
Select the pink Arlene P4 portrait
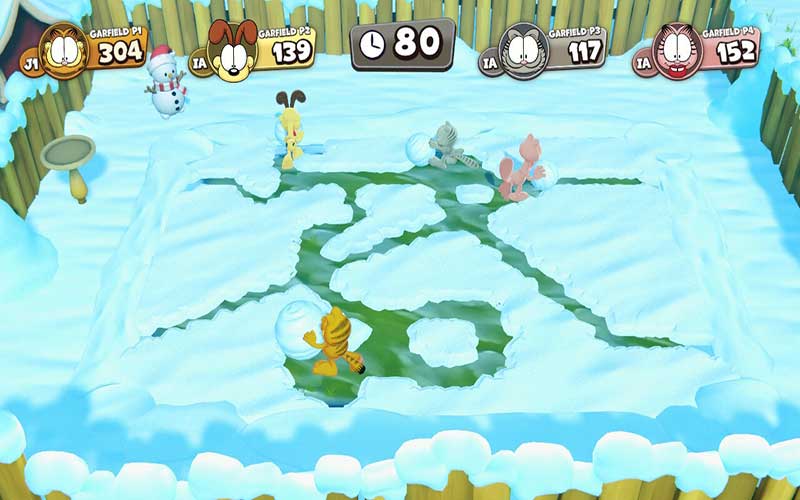click(679, 50)
